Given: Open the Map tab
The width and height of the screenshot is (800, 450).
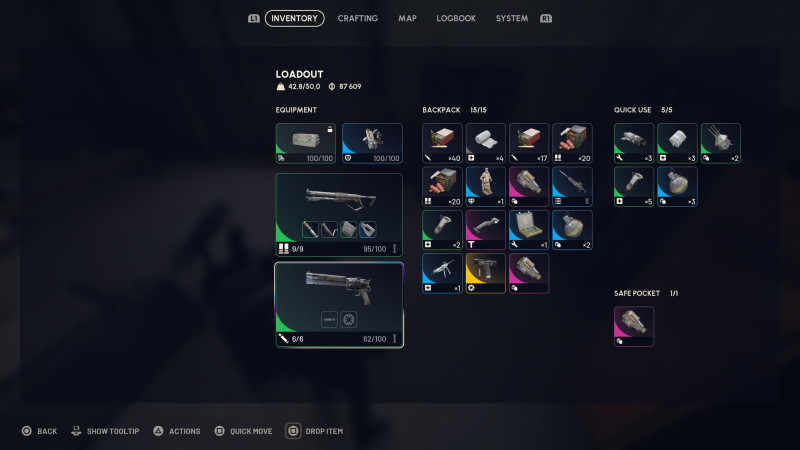Looking at the screenshot, I should 407,18.
